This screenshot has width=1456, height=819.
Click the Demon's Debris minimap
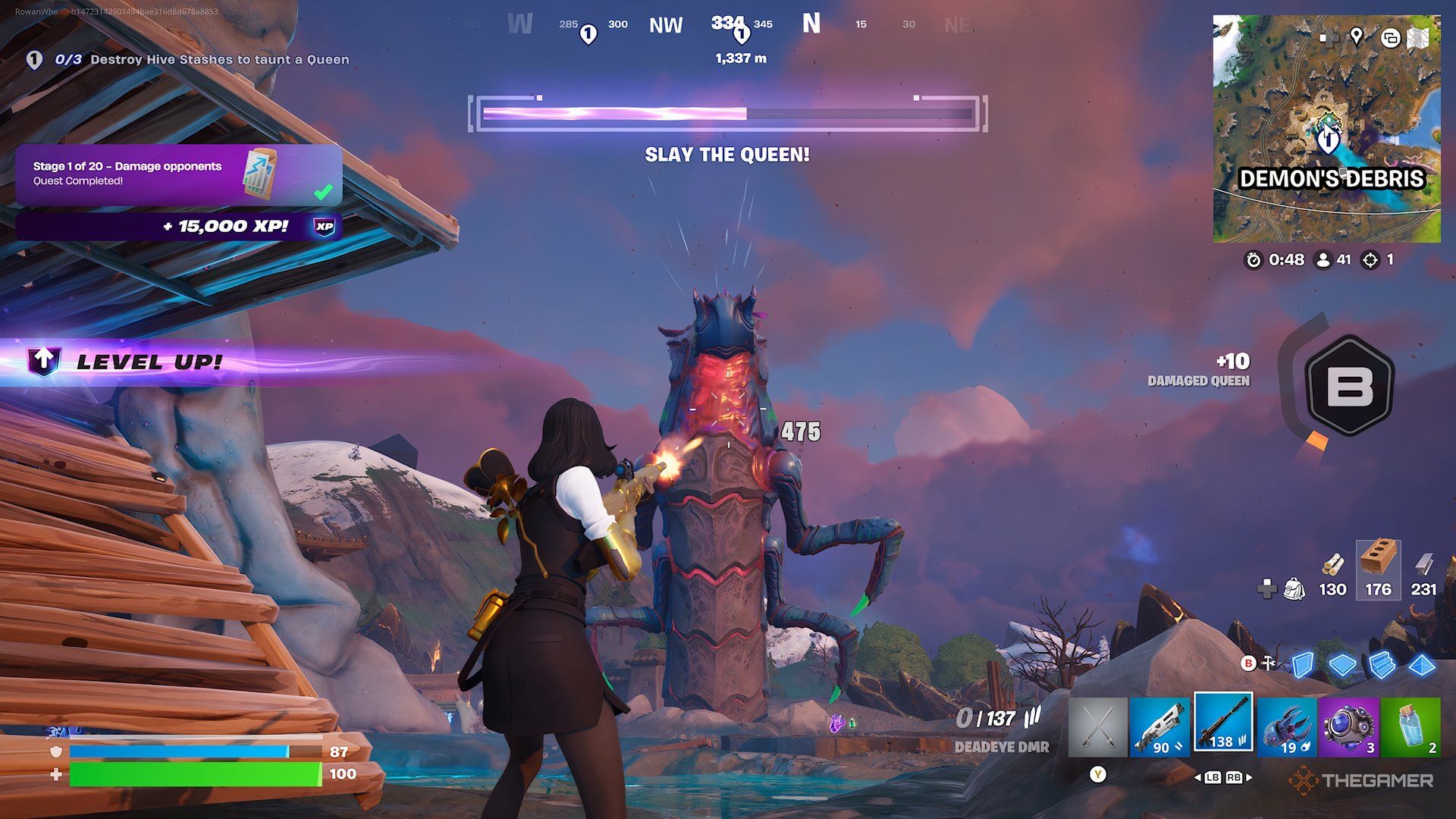(x=1327, y=129)
